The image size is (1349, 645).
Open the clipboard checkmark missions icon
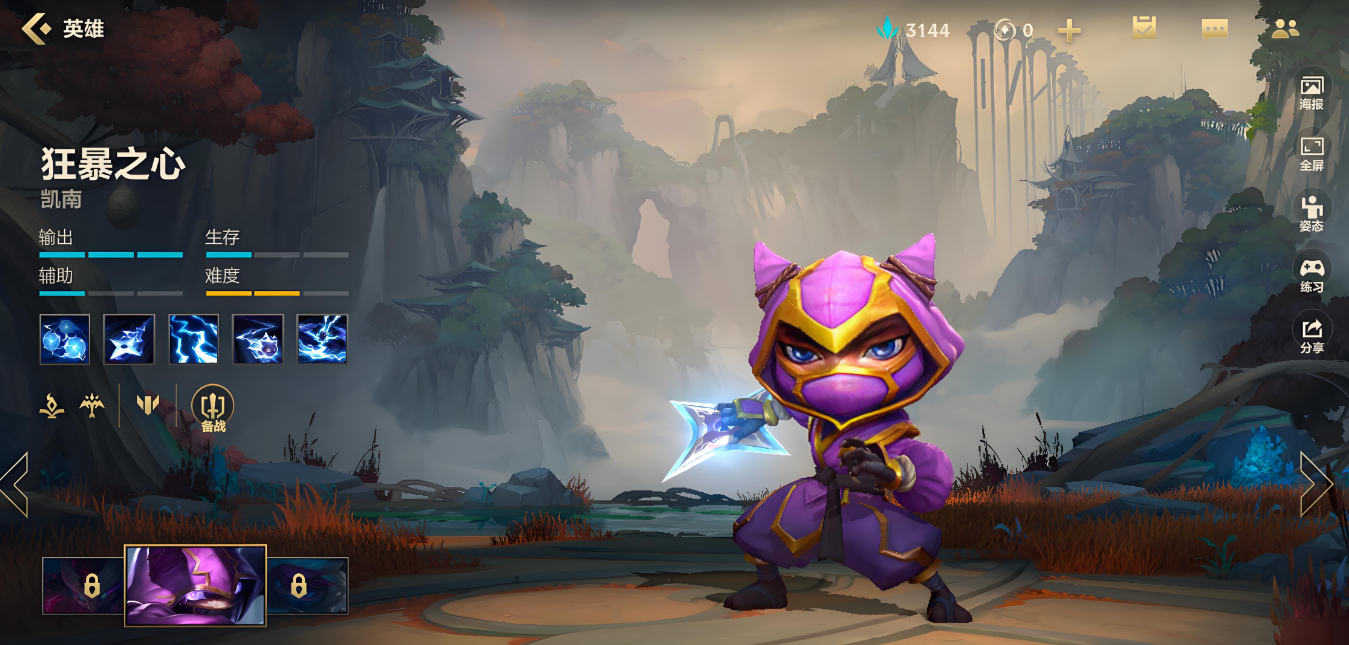pos(1144,29)
